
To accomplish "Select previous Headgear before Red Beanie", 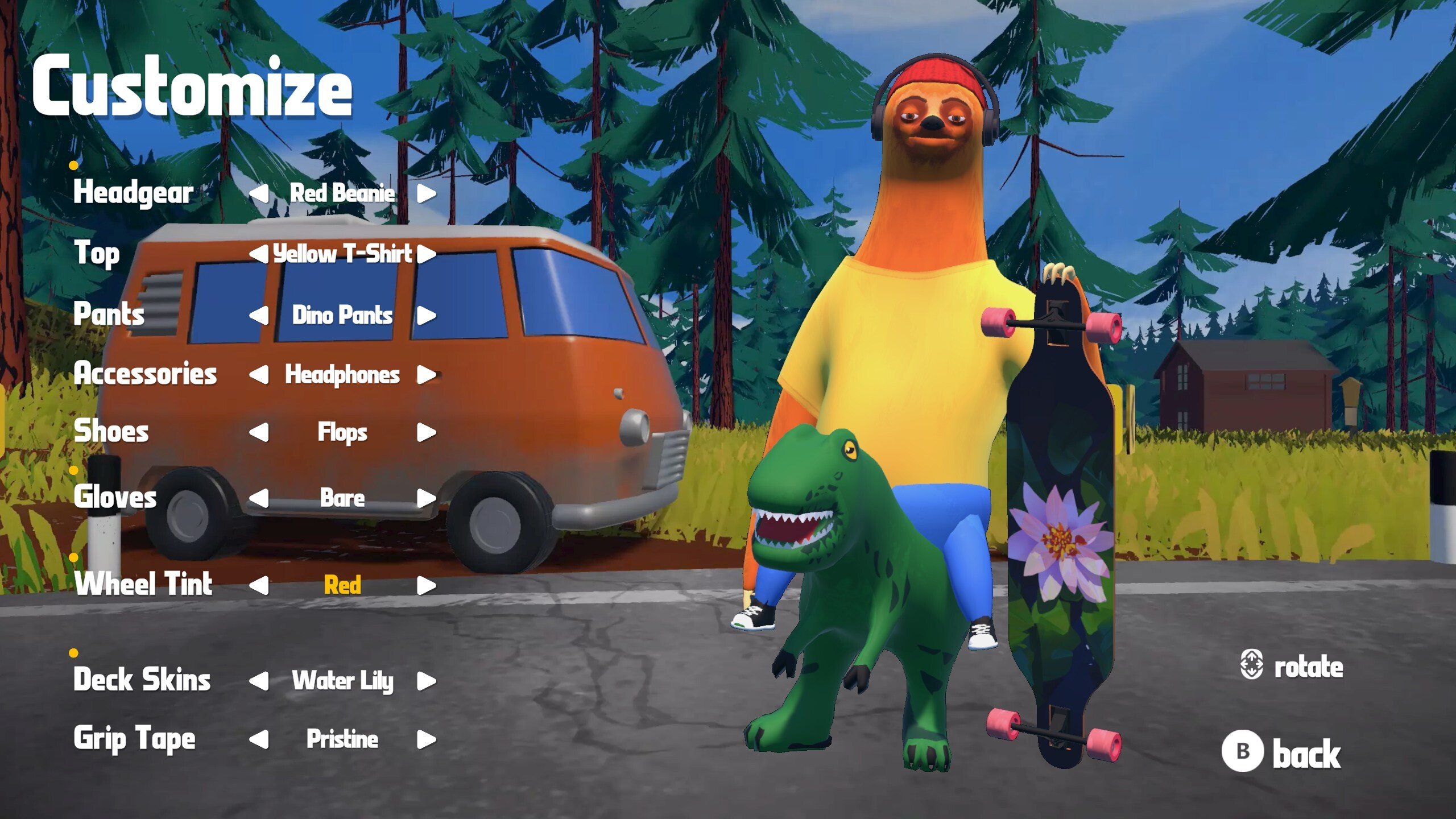I will click(x=259, y=193).
